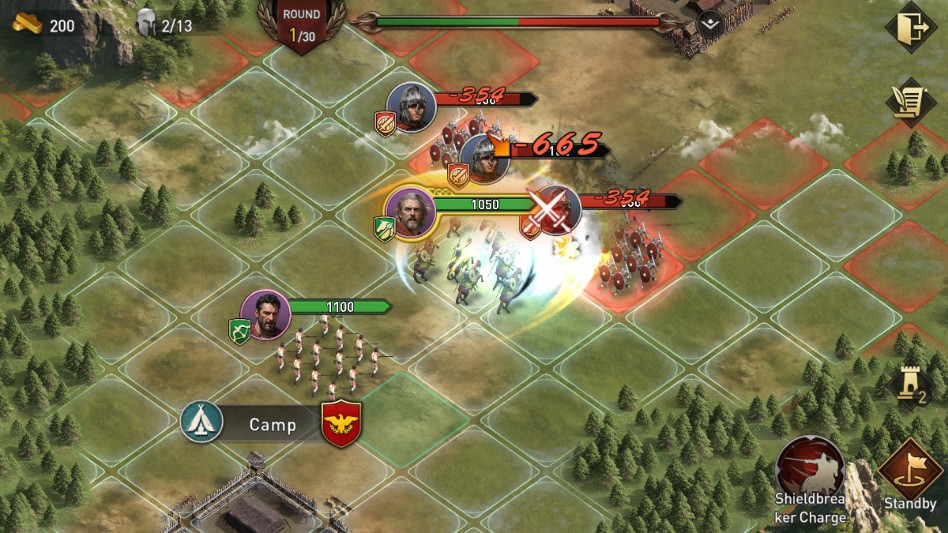Select the commander portrait with 1100 troops
This screenshot has height=533, width=948.
point(266,316)
